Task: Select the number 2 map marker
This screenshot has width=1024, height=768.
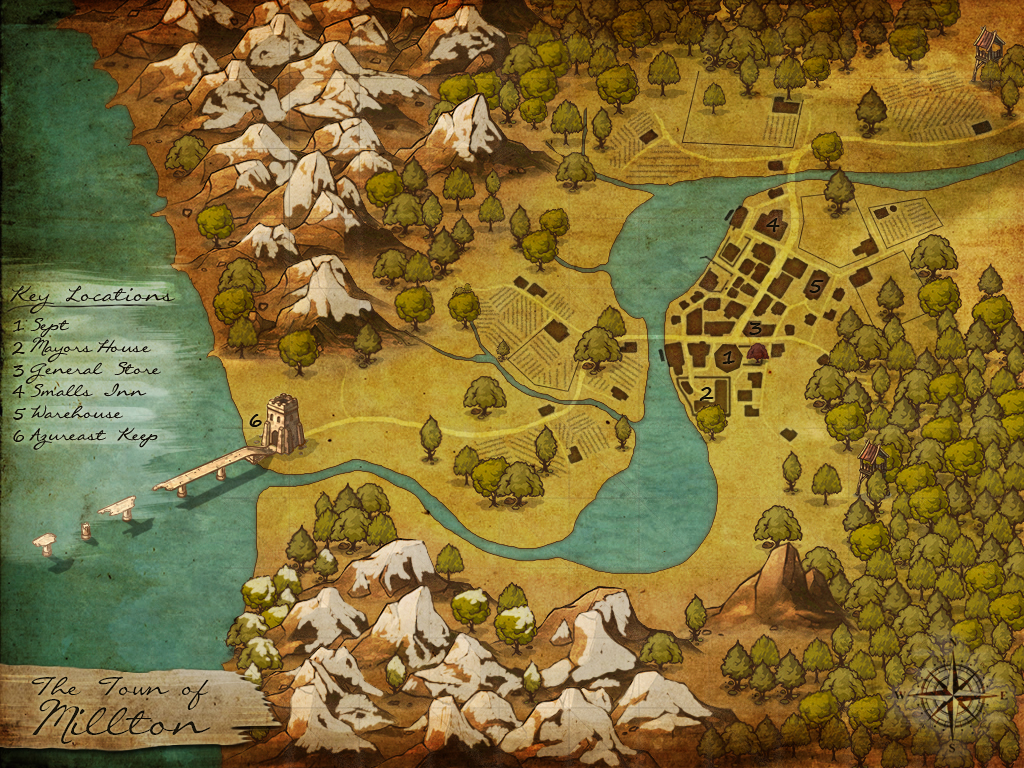Action: point(706,393)
